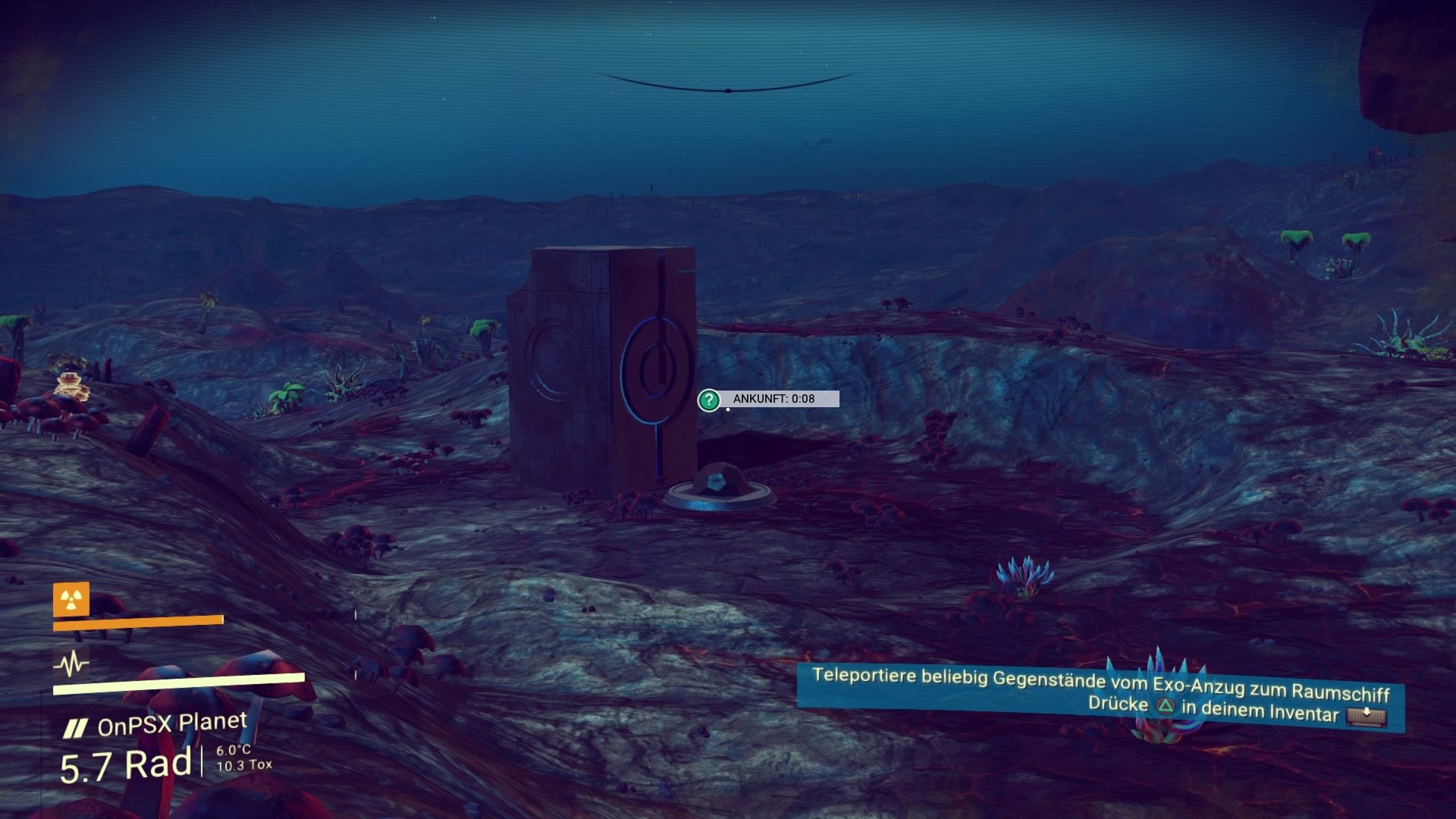Select the green question mark waypoint icon
Image resolution: width=1456 pixels, height=819 pixels.
(x=708, y=400)
